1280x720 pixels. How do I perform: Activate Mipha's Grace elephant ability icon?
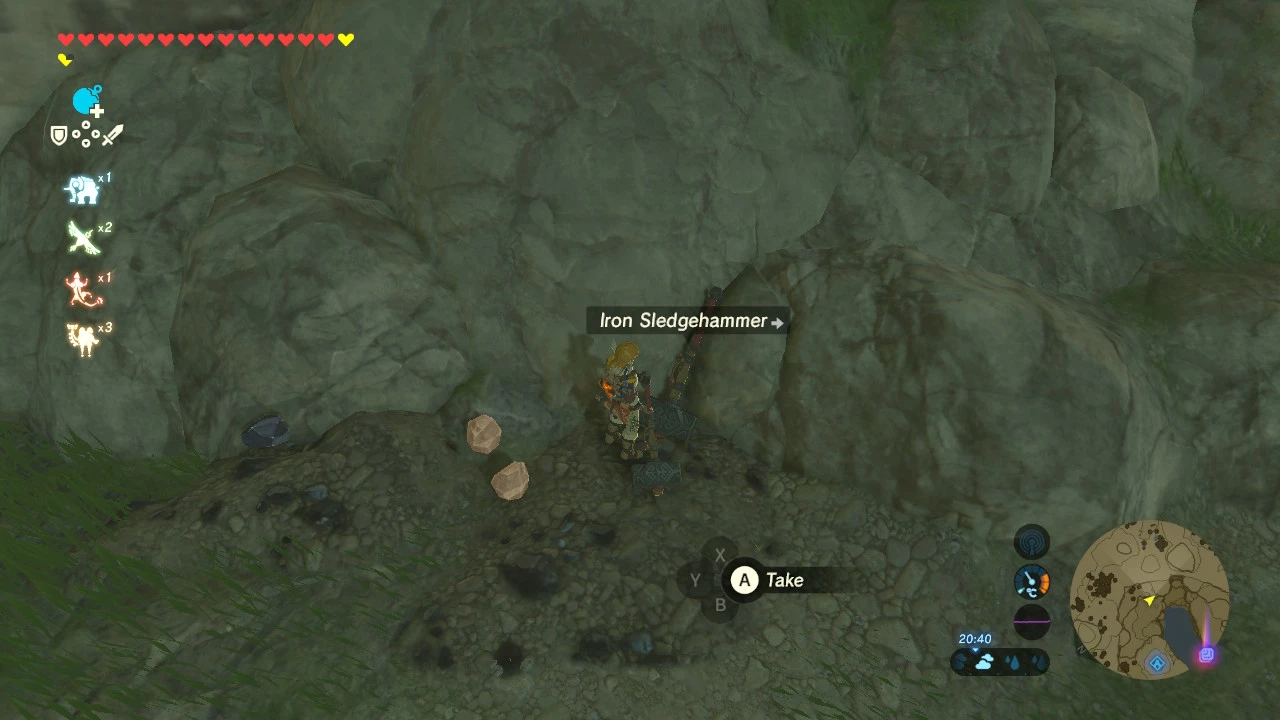coord(82,190)
